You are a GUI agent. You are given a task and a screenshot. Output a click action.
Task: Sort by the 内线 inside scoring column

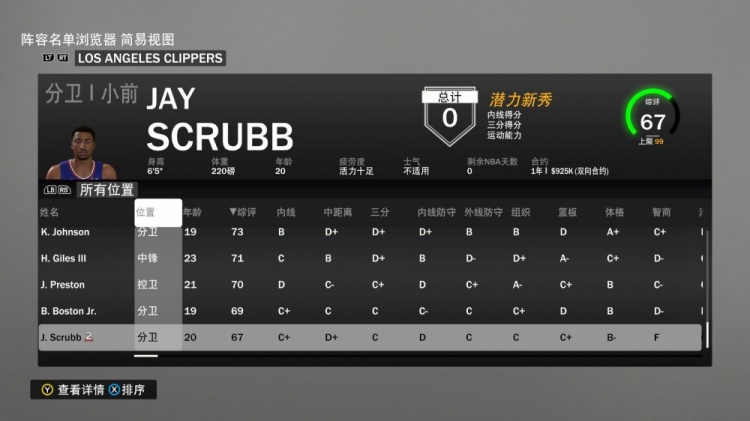[287, 212]
